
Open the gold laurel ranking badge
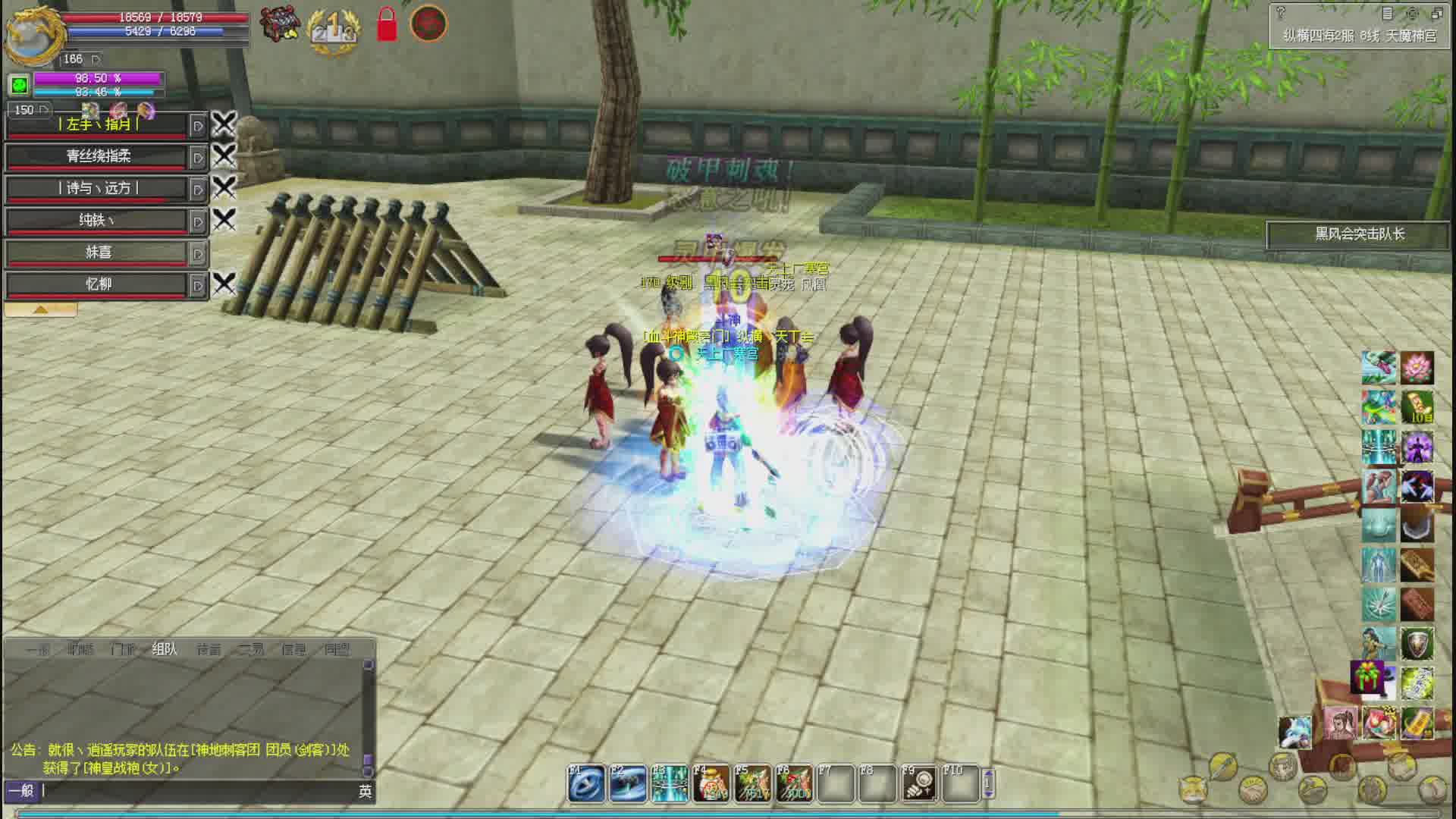click(x=332, y=30)
